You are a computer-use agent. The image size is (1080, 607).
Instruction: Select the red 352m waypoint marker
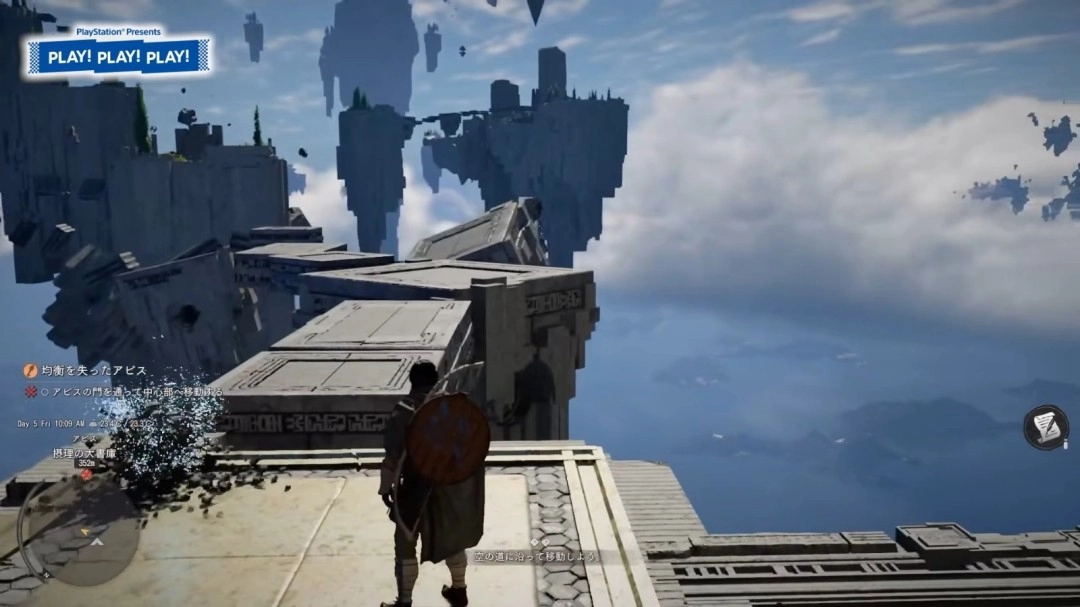click(86, 474)
